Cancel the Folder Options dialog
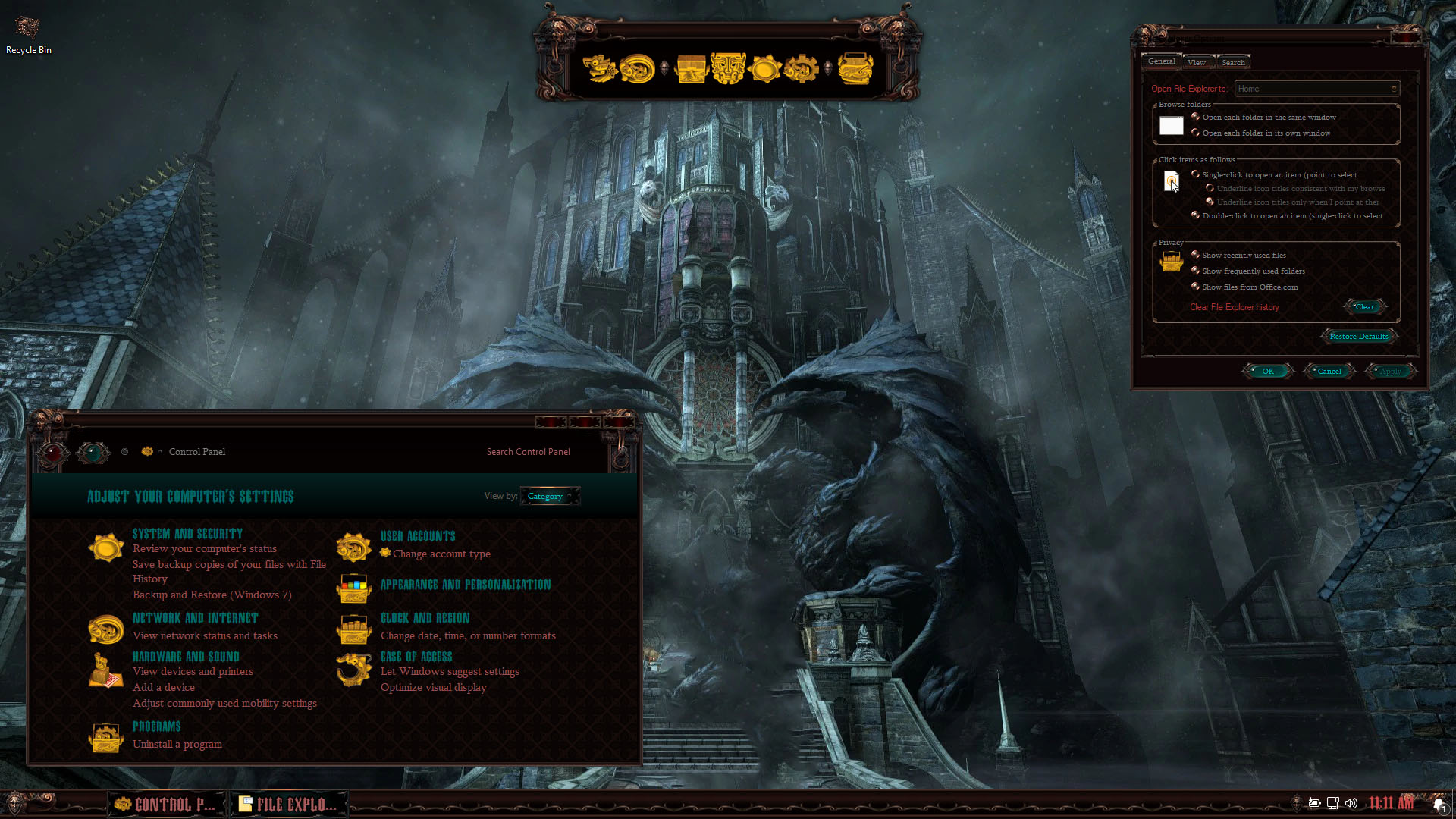 click(x=1329, y=372)
